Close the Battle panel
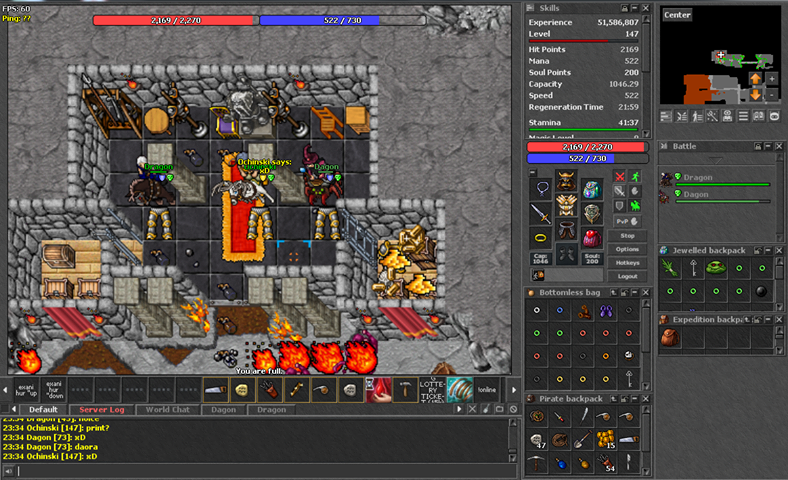Viewport: 788px width, 480px height. coord(780,146)
